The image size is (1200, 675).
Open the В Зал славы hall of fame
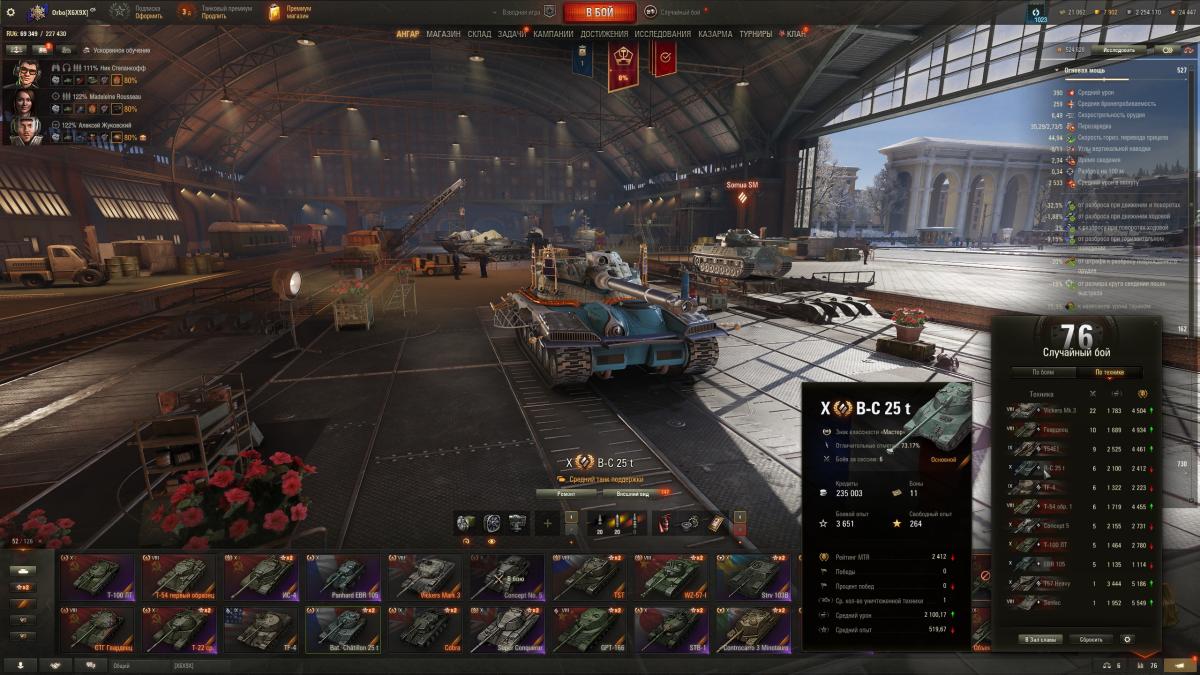pyautogui.click(x=1040, y=639)
